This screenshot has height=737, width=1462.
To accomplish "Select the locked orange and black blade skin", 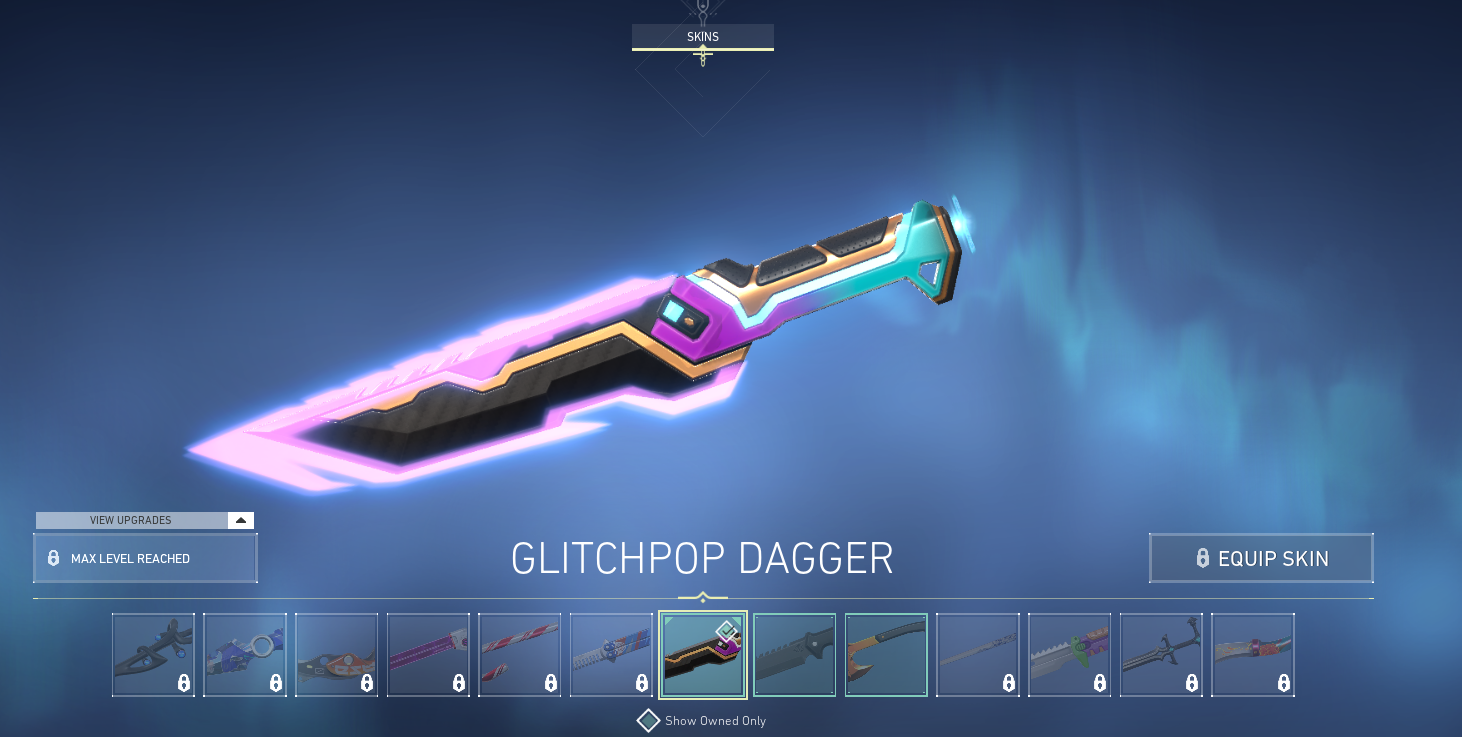I will coord(337,655).
